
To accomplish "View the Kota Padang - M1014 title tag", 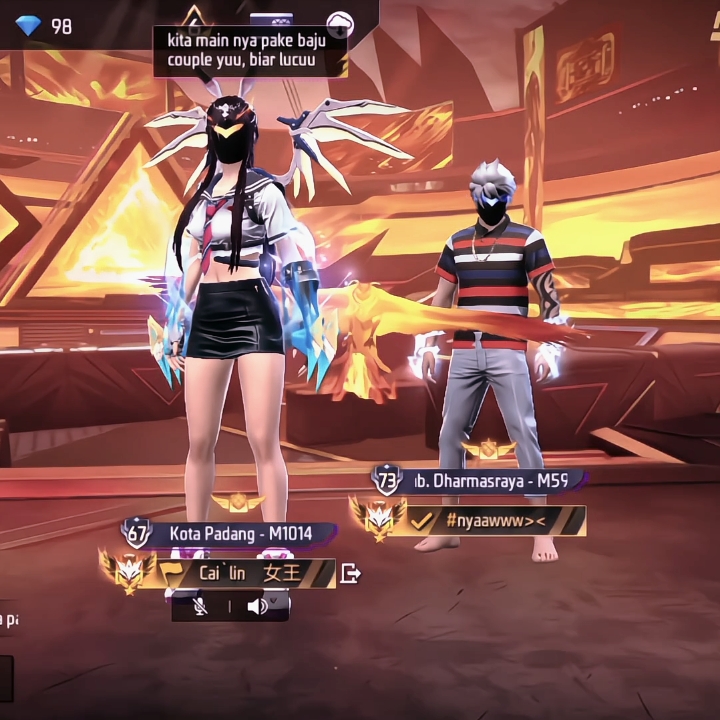I will [240, 534].
